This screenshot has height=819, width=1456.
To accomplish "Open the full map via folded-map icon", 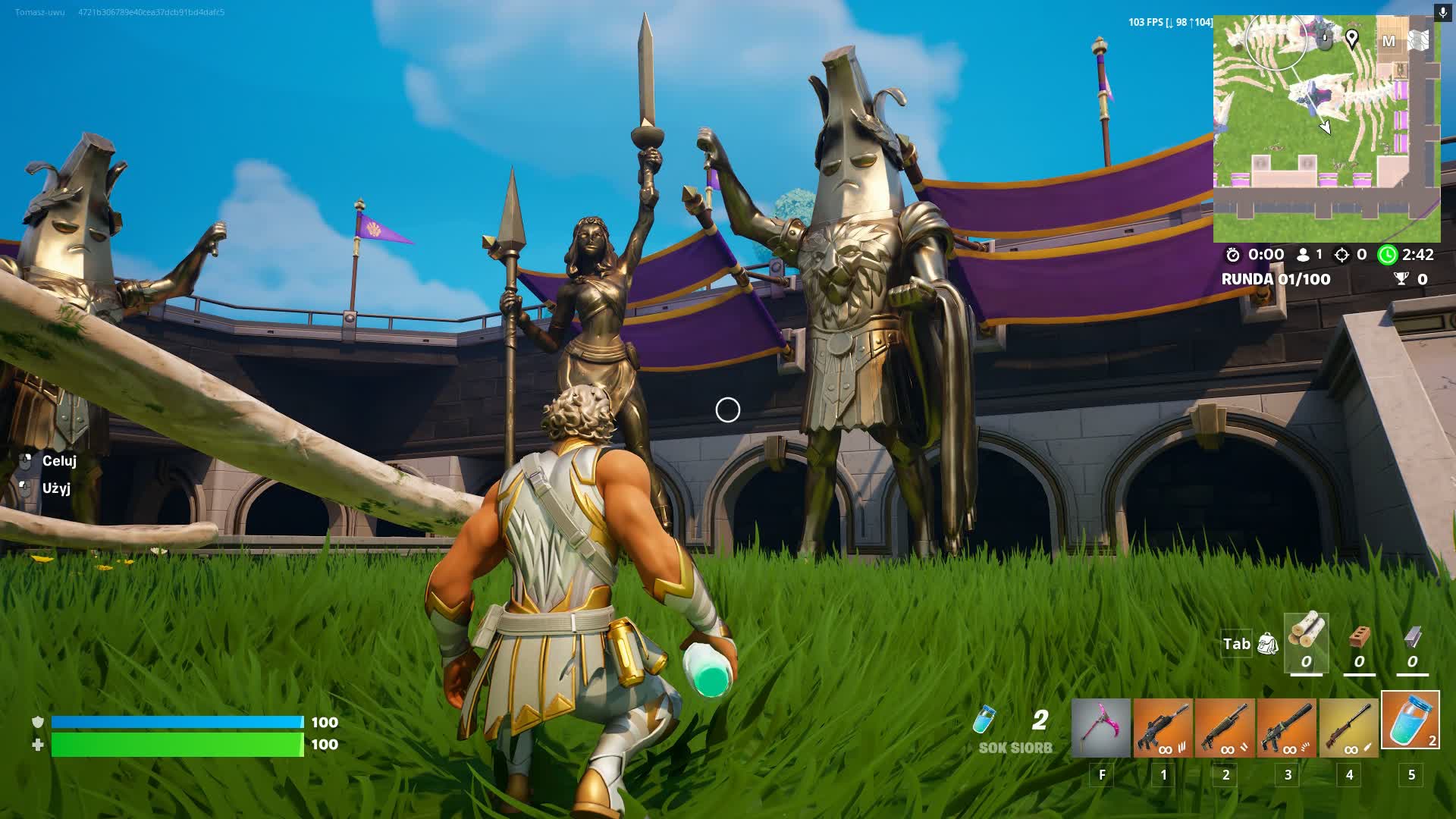I will [1419, 40].
